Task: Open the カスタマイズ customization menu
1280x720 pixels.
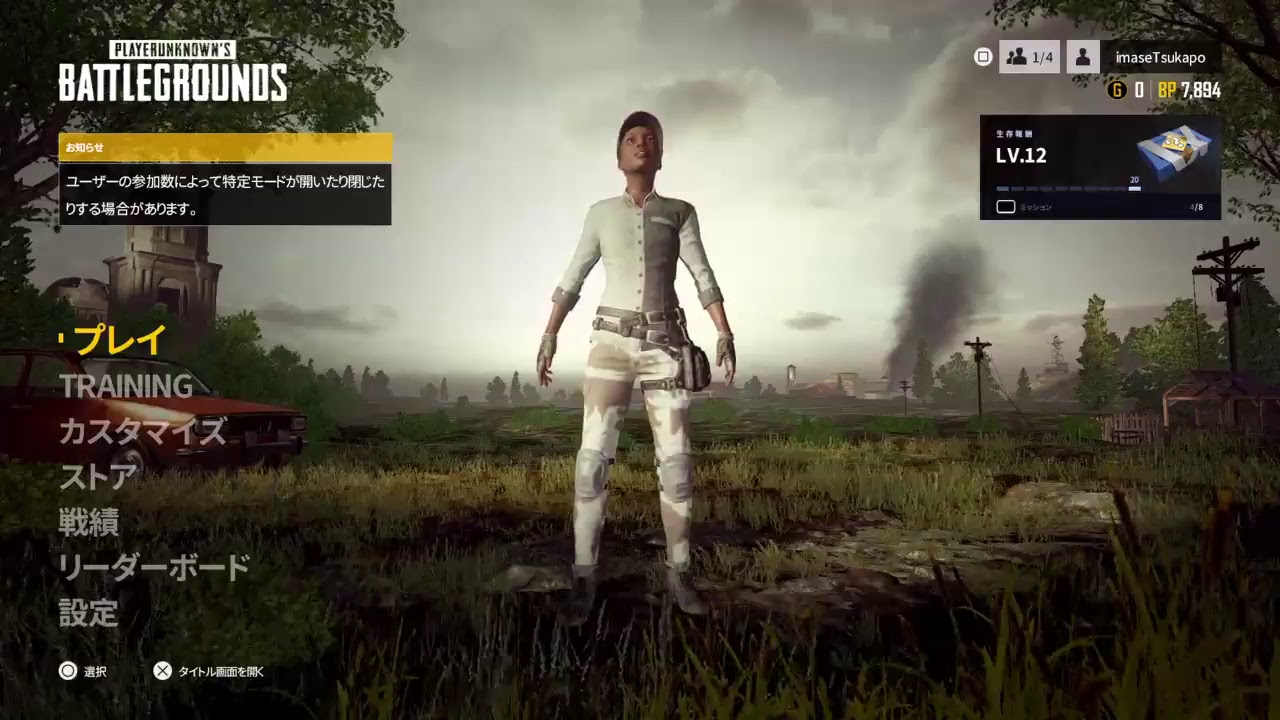Action: 141,432
